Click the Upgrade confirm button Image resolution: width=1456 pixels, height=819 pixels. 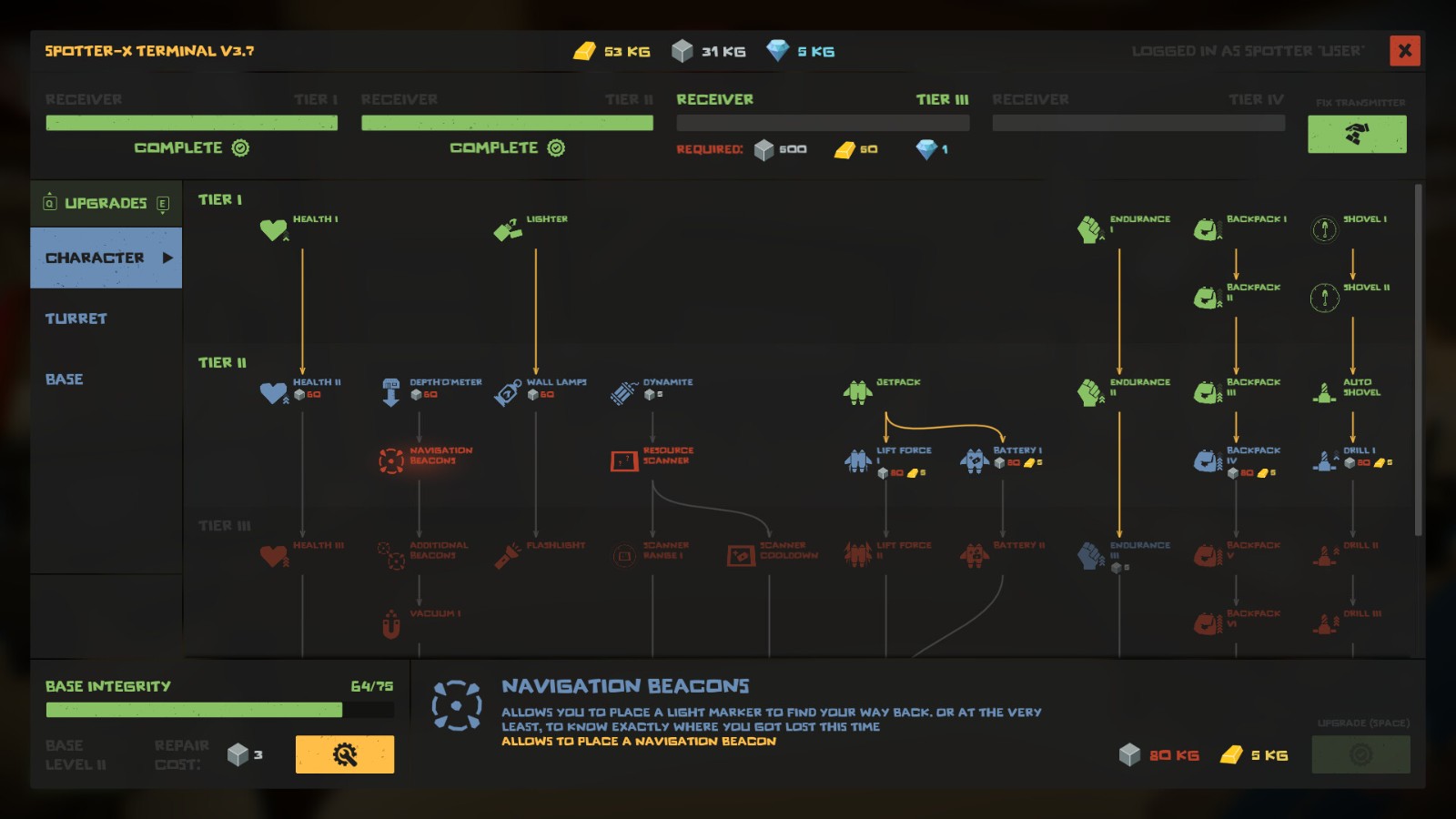pyautogui.click(x=1360, y=754)
